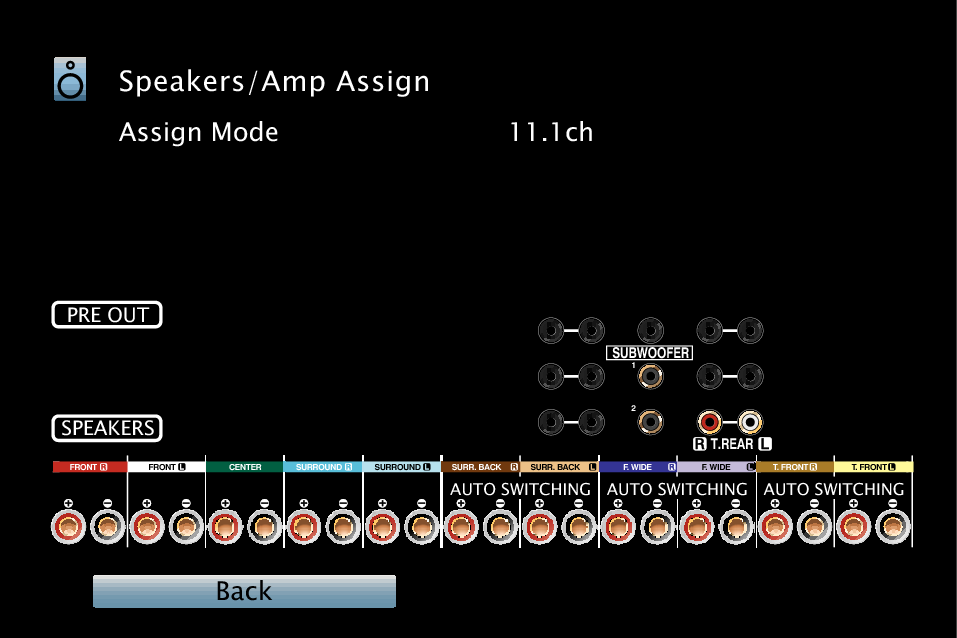Screen dimensions: 957x638
Task: Select the Assign Mode setting
Action: [199, 132]
